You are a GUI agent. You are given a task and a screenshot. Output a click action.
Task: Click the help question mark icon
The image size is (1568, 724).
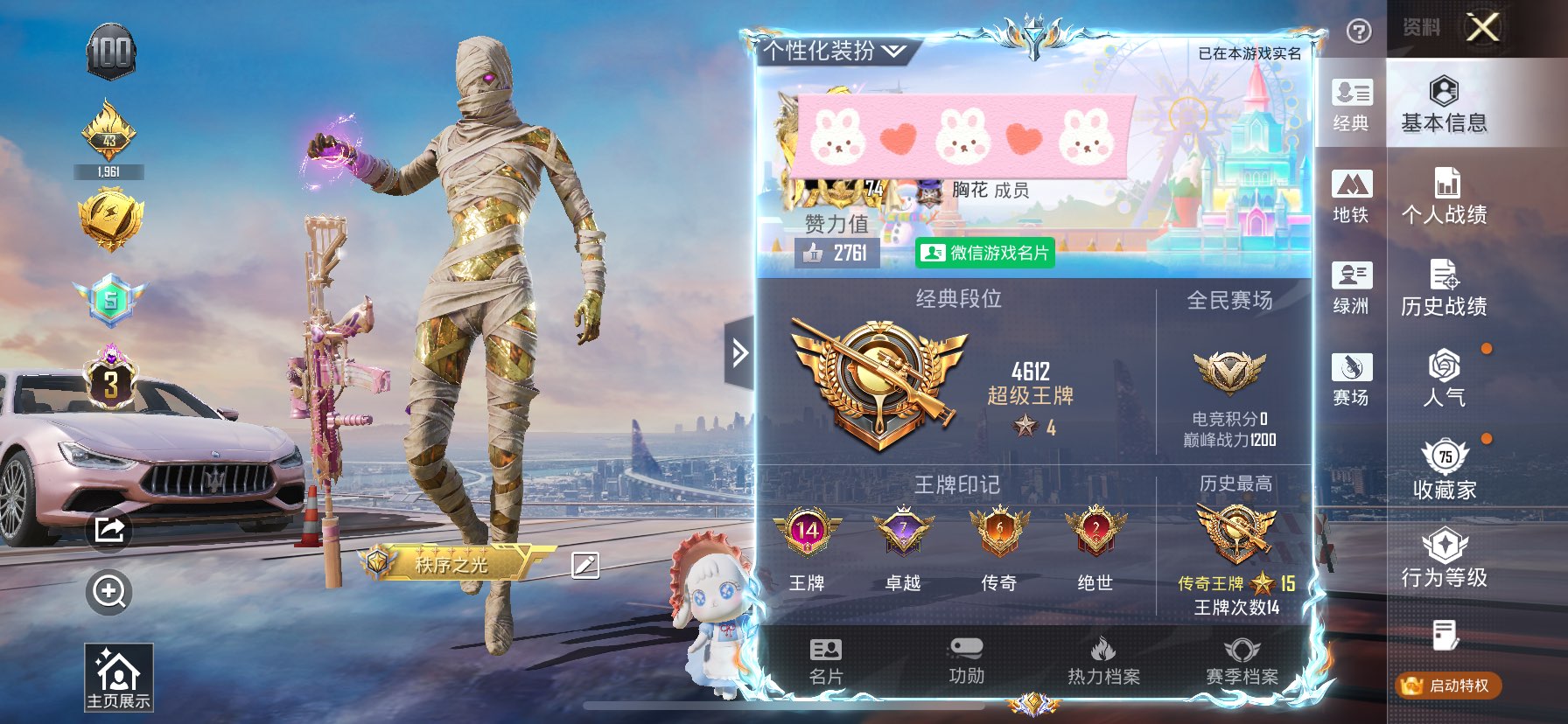coord(1358,31)
